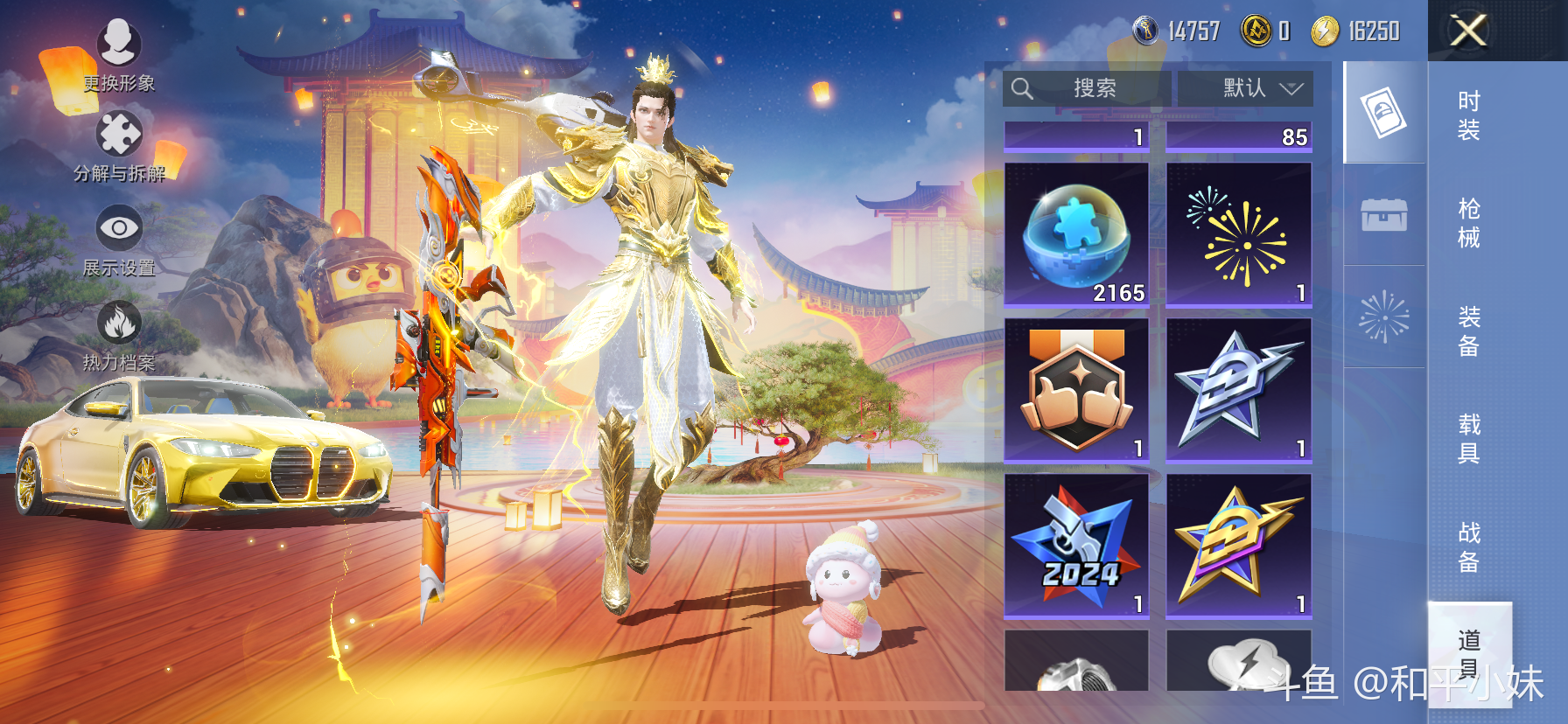Switch to the 载具 vehicles tab
The height and width of the screenshot is (724, 1568).
click(1468, 439)
